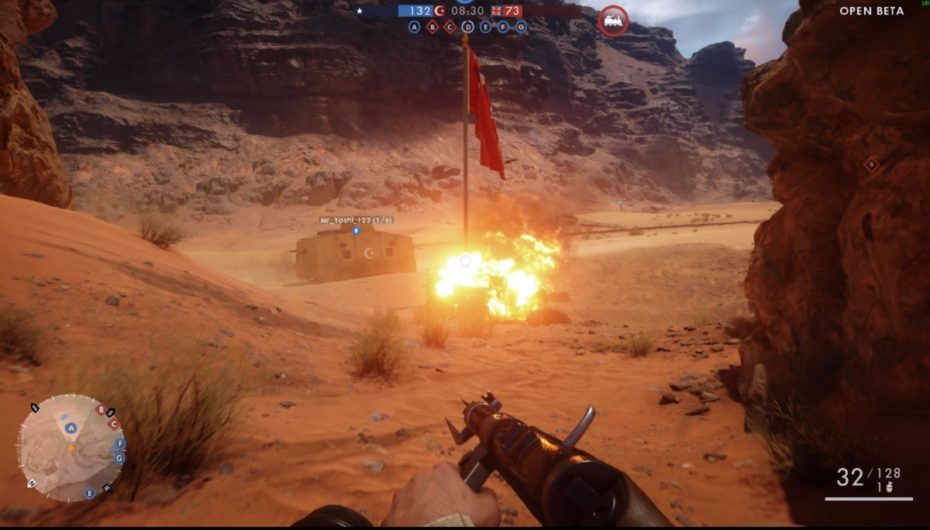Click the circular minimap's orange player marker
Viewport: 930px width, 530px height.
(70, 446)
